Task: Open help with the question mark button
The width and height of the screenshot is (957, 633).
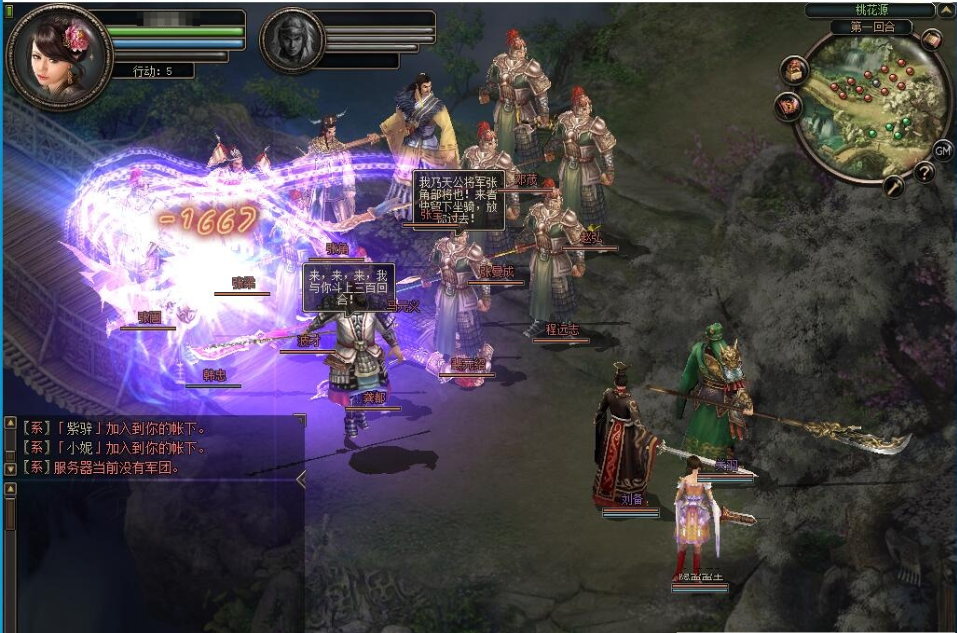Action: pos(924,172)
